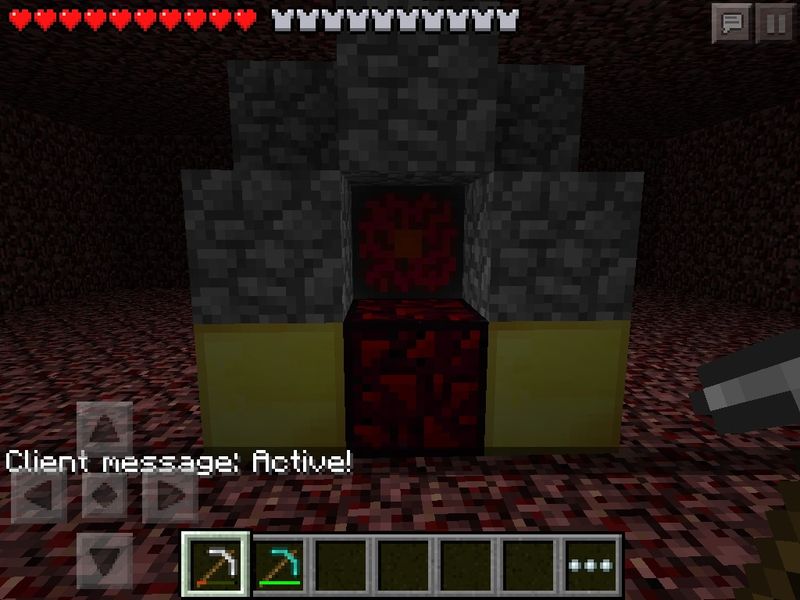Pause the game
800x600 pixels.
[775, 22]
